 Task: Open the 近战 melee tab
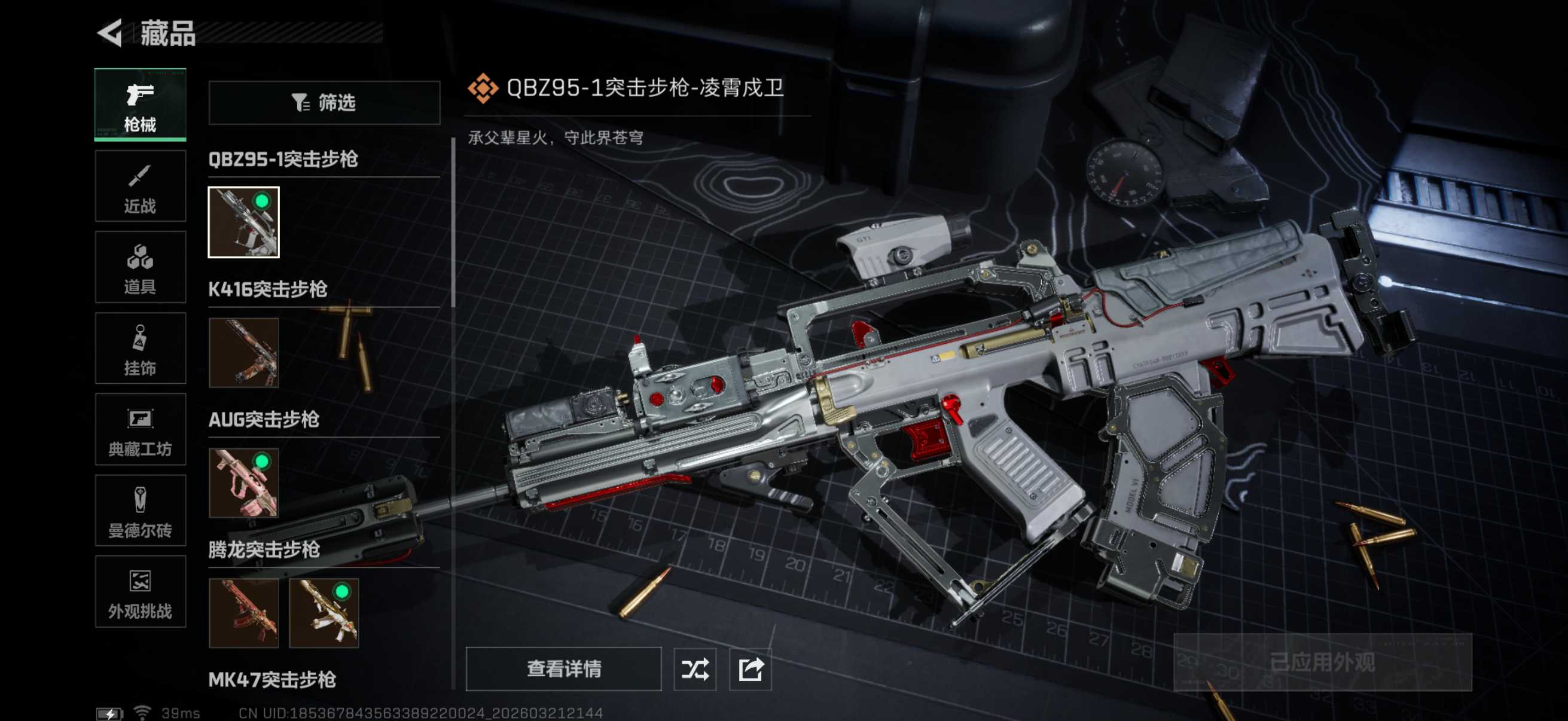coord(140,186)
